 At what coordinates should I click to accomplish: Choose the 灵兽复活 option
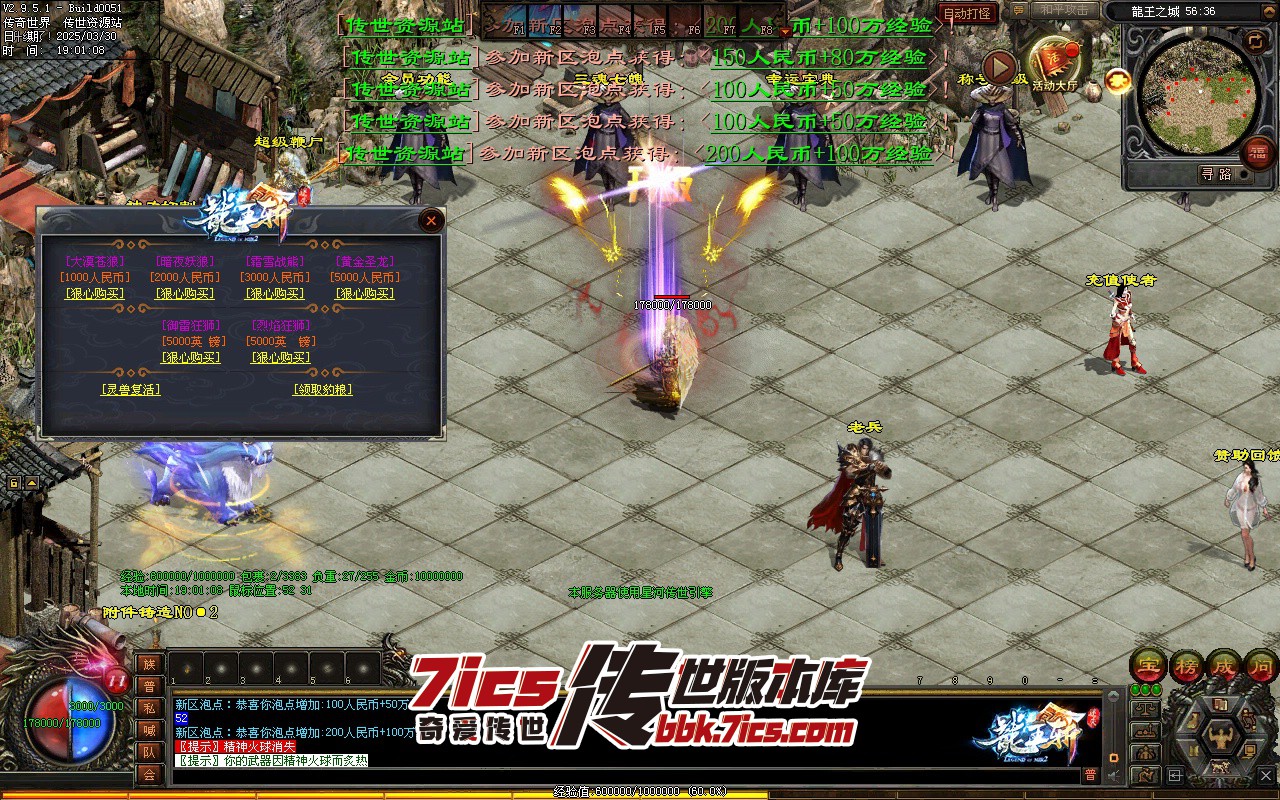[x=131, y=390]
